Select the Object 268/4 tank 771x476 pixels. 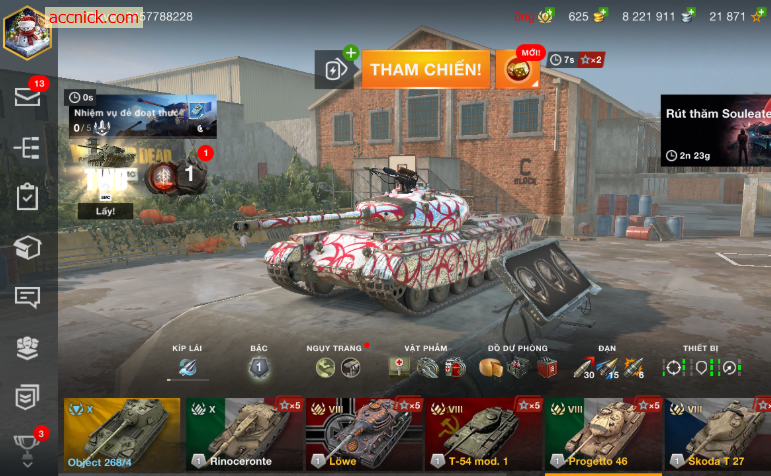122,434
